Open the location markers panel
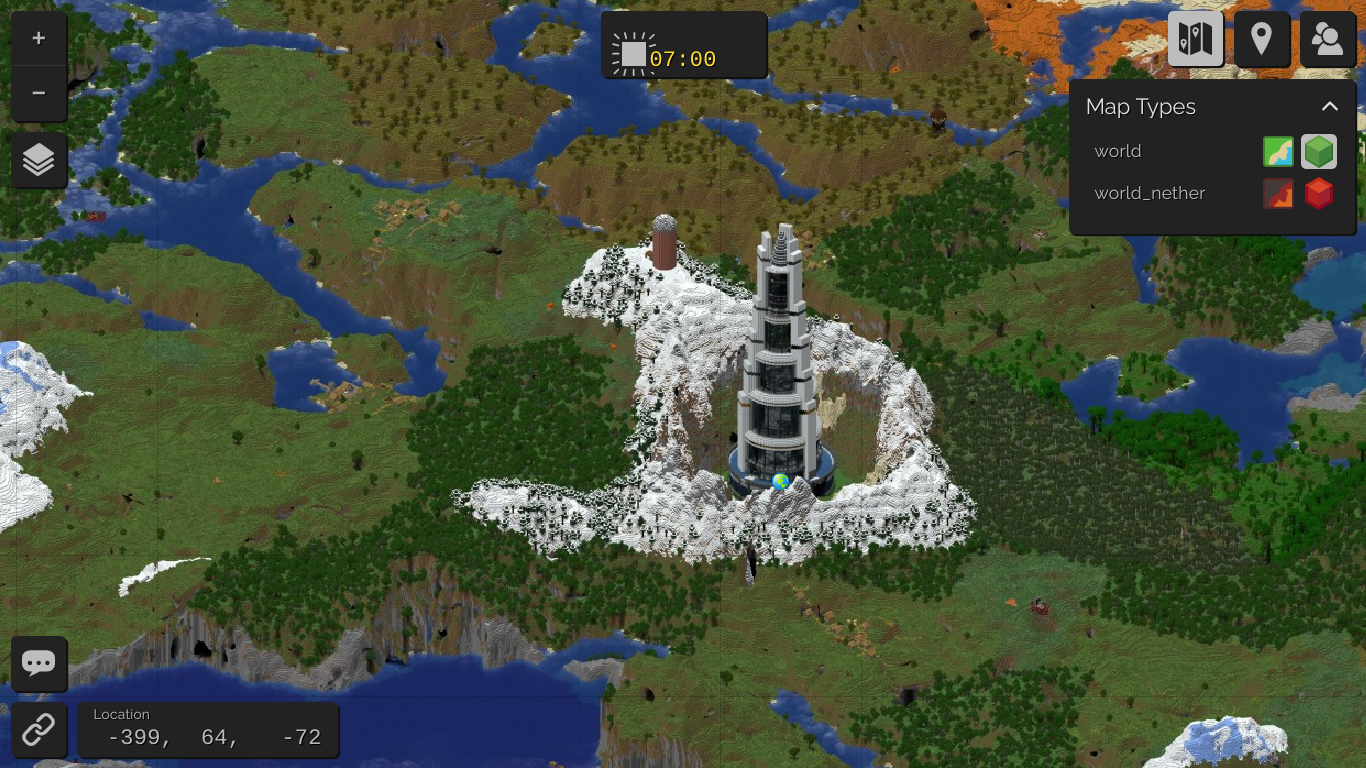Screen dimensions: 1366x768 (1261, 39)
